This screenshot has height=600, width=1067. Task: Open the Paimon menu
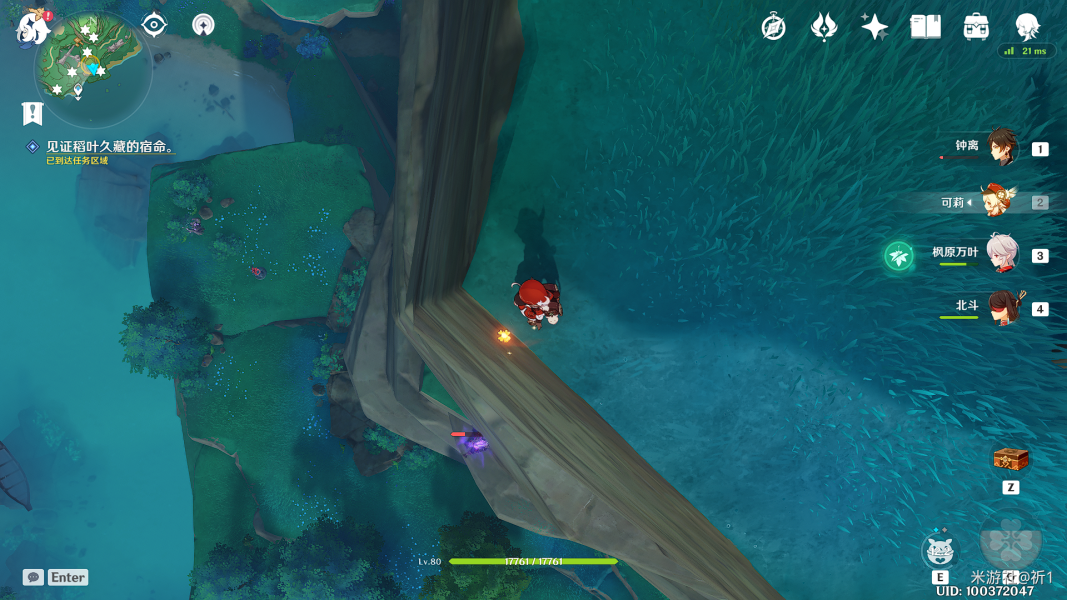(32, 28)
